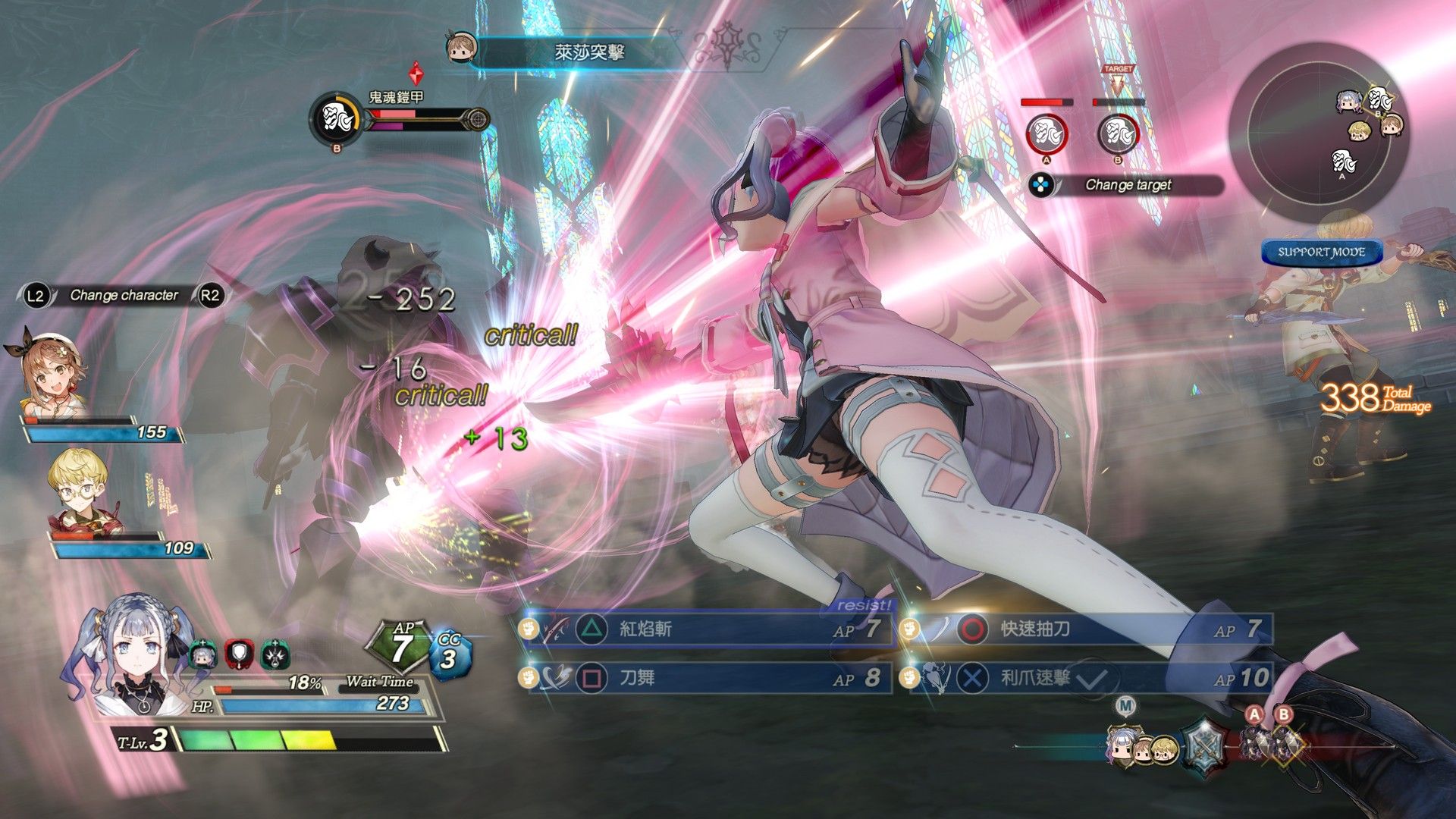
Task: Target enemy B marked TARGET
Action: [1118, 134]
